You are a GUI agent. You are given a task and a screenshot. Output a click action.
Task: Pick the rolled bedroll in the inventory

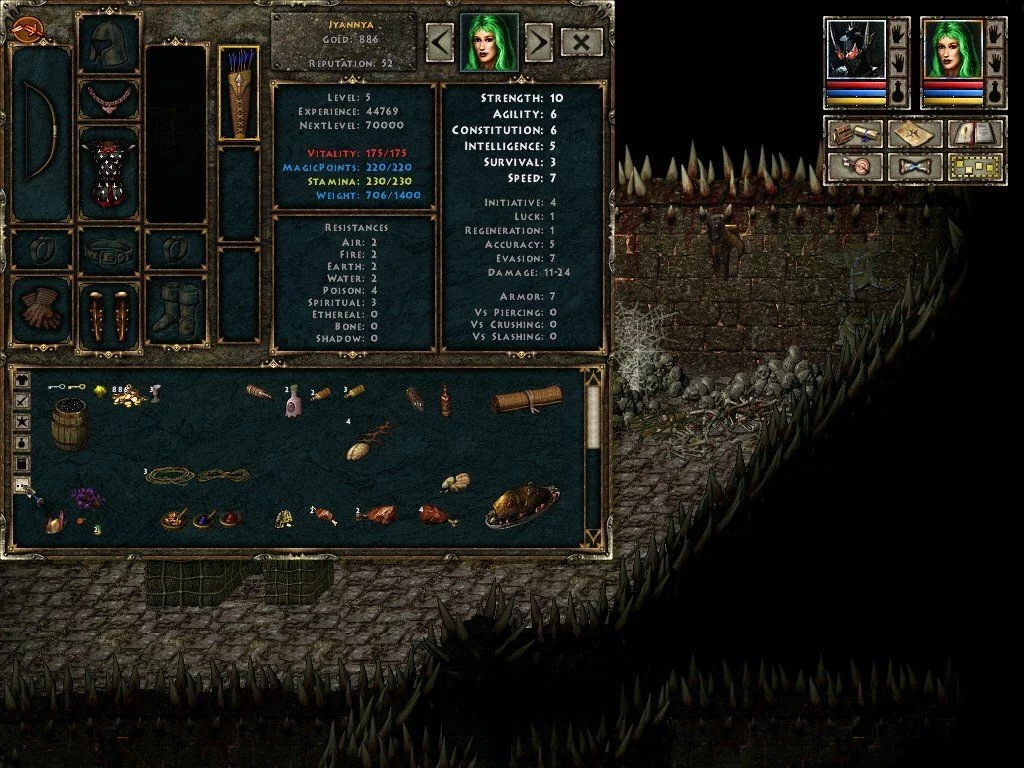526,400
